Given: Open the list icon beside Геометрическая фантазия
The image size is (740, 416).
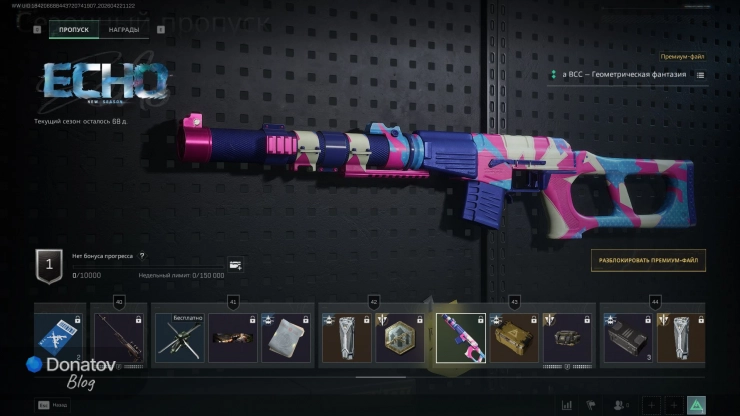Looking at the screenshot, I should pos(700,75).
